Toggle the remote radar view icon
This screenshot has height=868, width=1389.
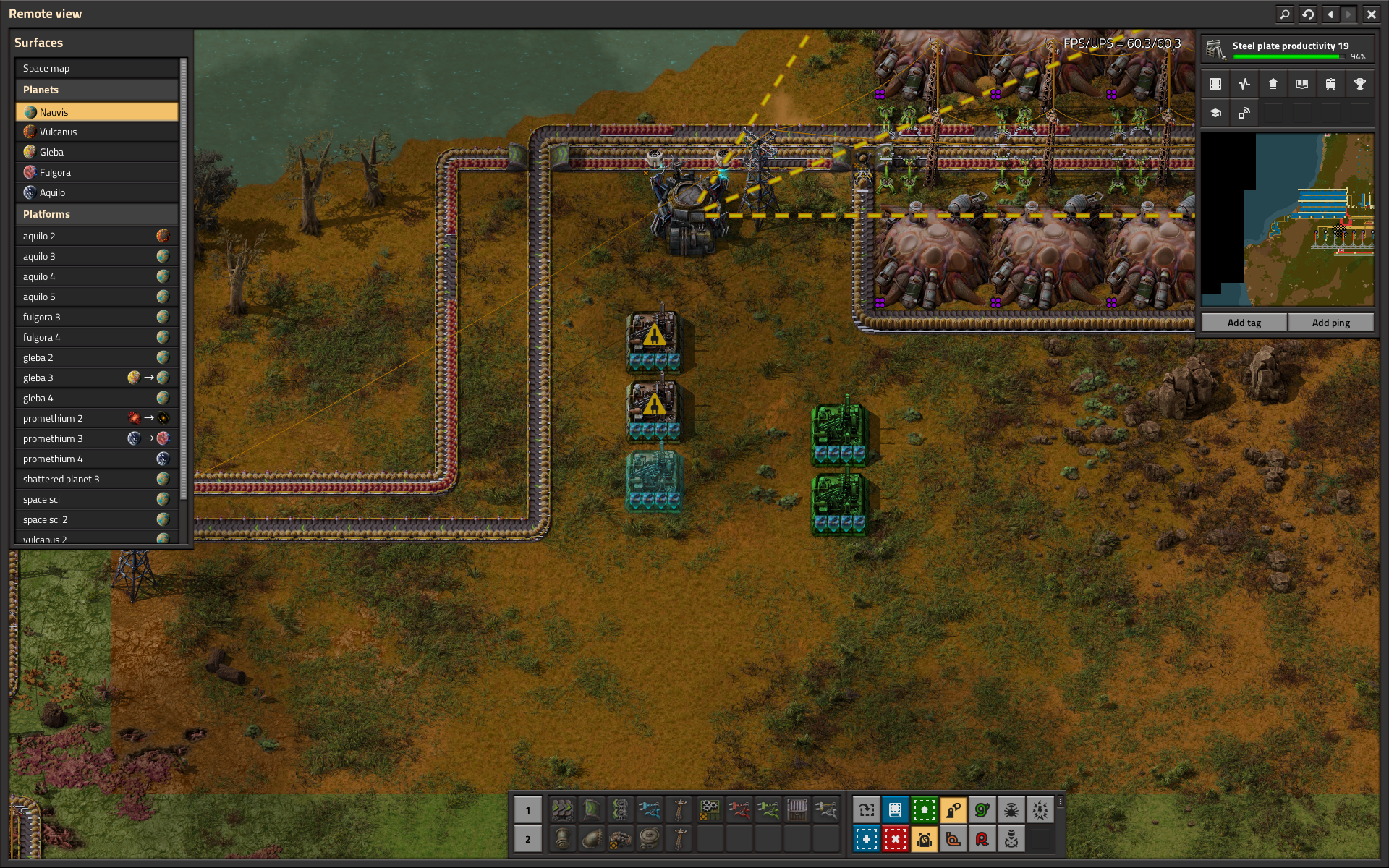1244,113
